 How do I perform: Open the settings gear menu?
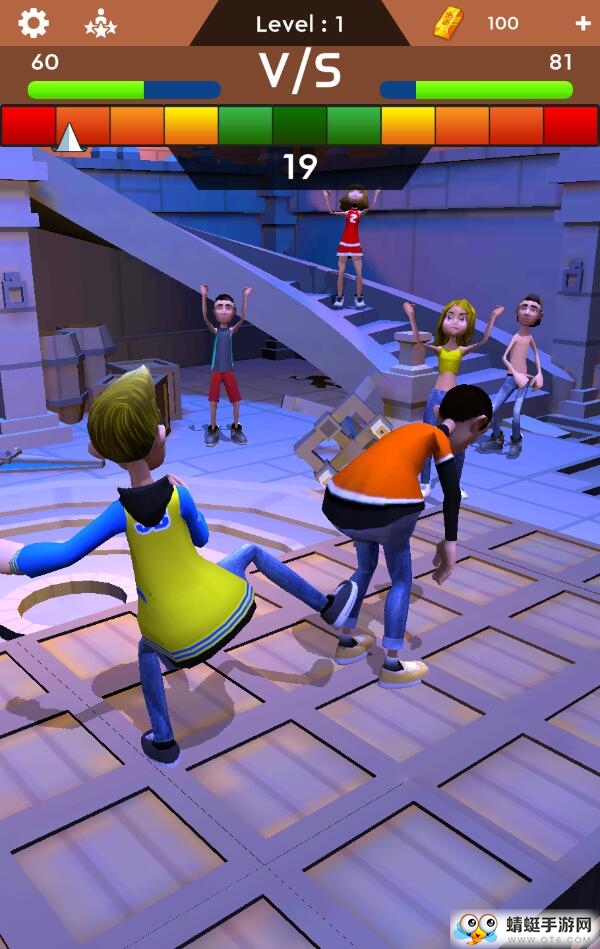tap(33, 22)
